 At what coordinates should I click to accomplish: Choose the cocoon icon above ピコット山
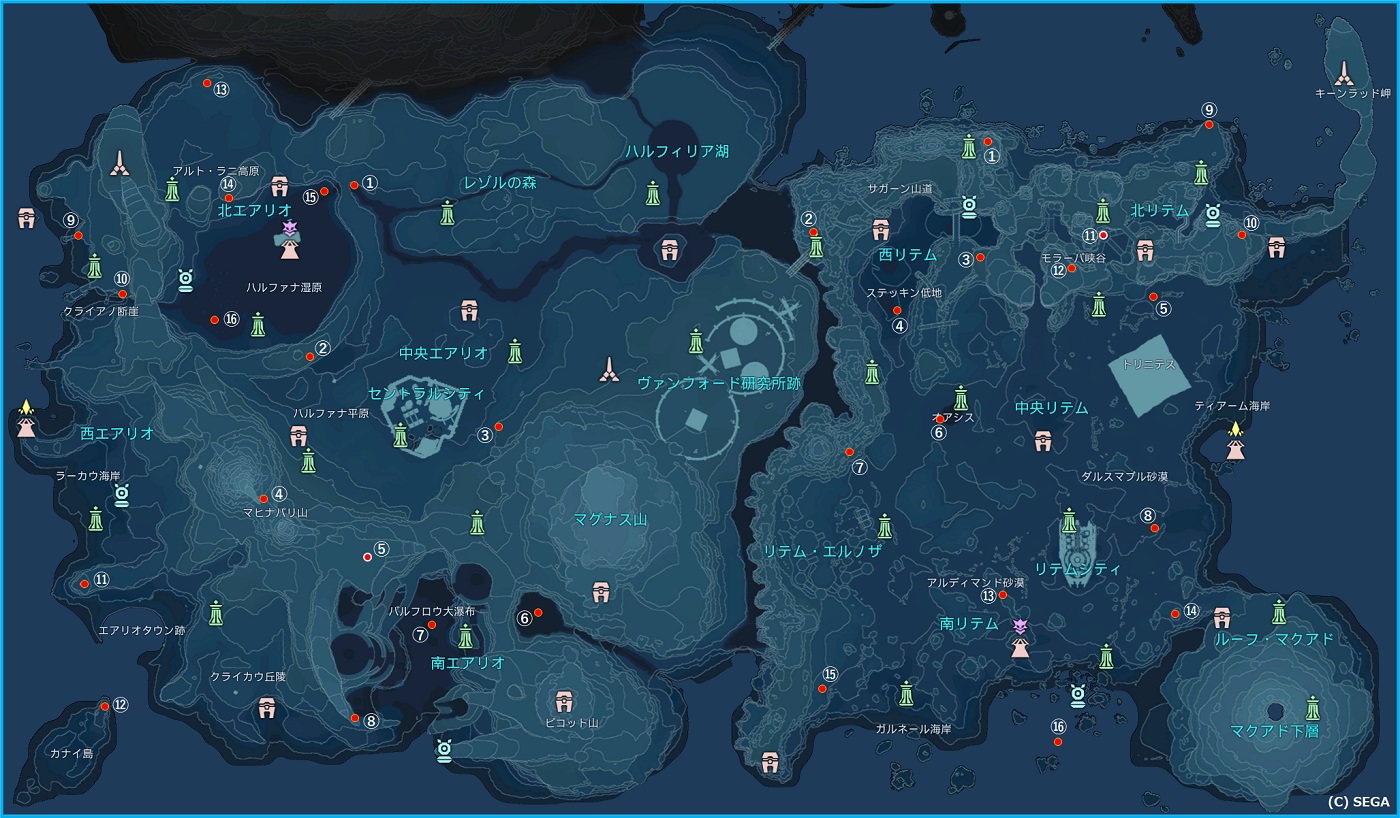point(563,701)
